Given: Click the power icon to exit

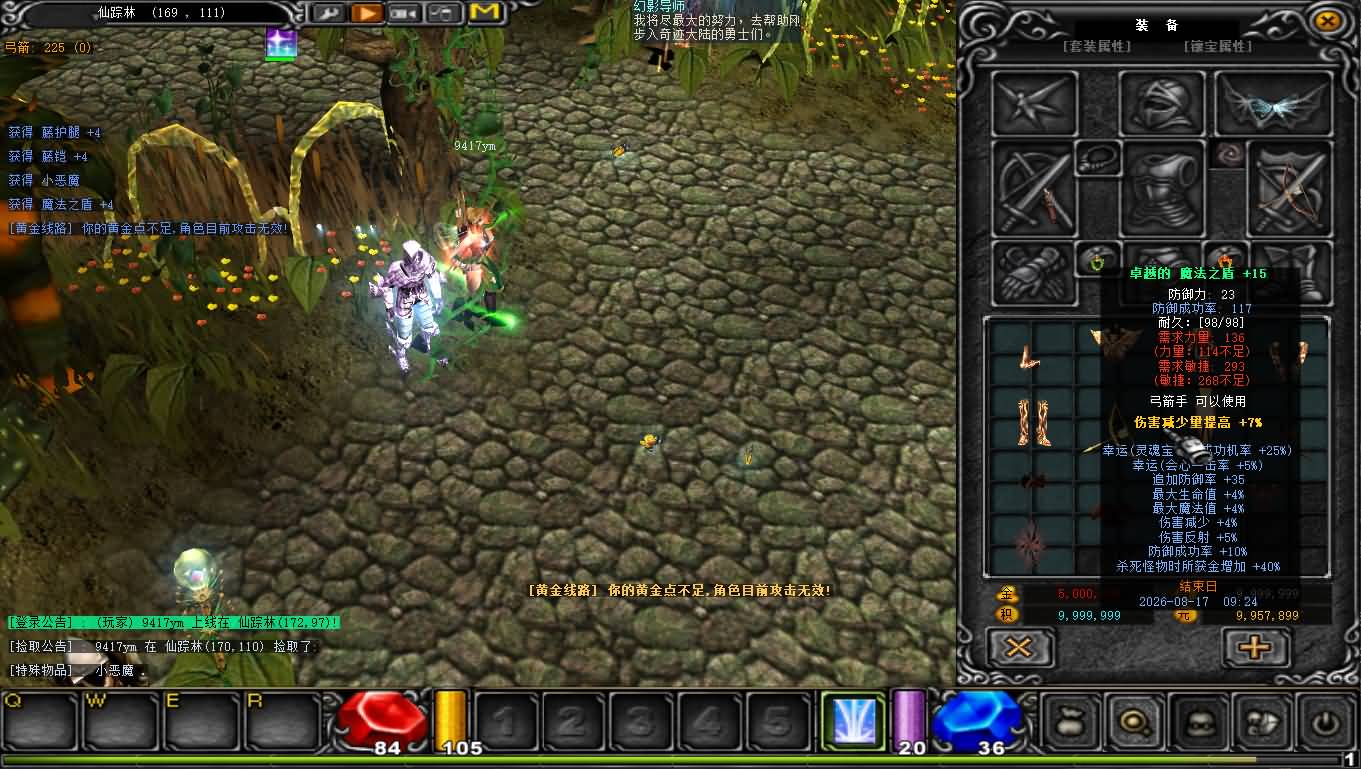Looking at the screenshot, I should pyautogui.click(x=1326, y=720).
